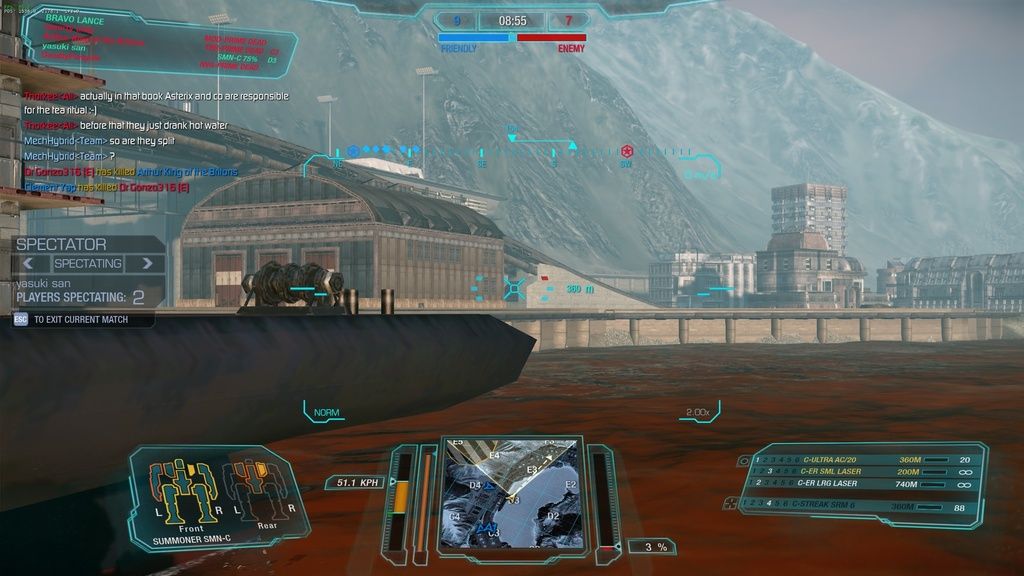Image resolution: width=1024 pixels, height=576 pixels.
Task: Open the battlefield minimap
Action: (511, 494)
